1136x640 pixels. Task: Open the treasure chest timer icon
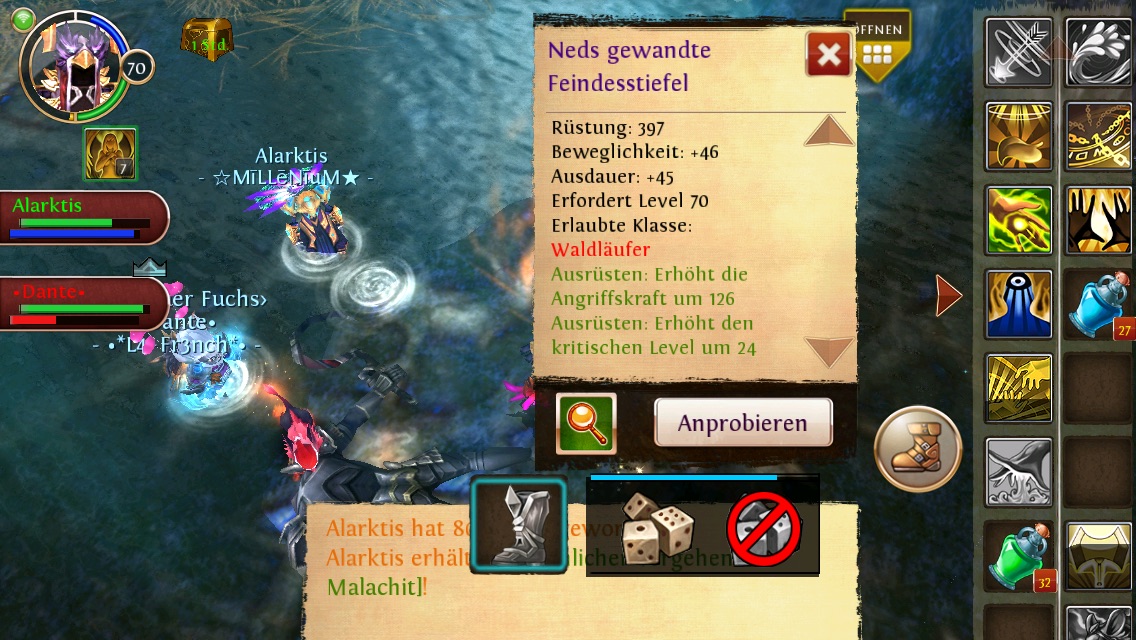pyautogui.click(x=205, y=40)
